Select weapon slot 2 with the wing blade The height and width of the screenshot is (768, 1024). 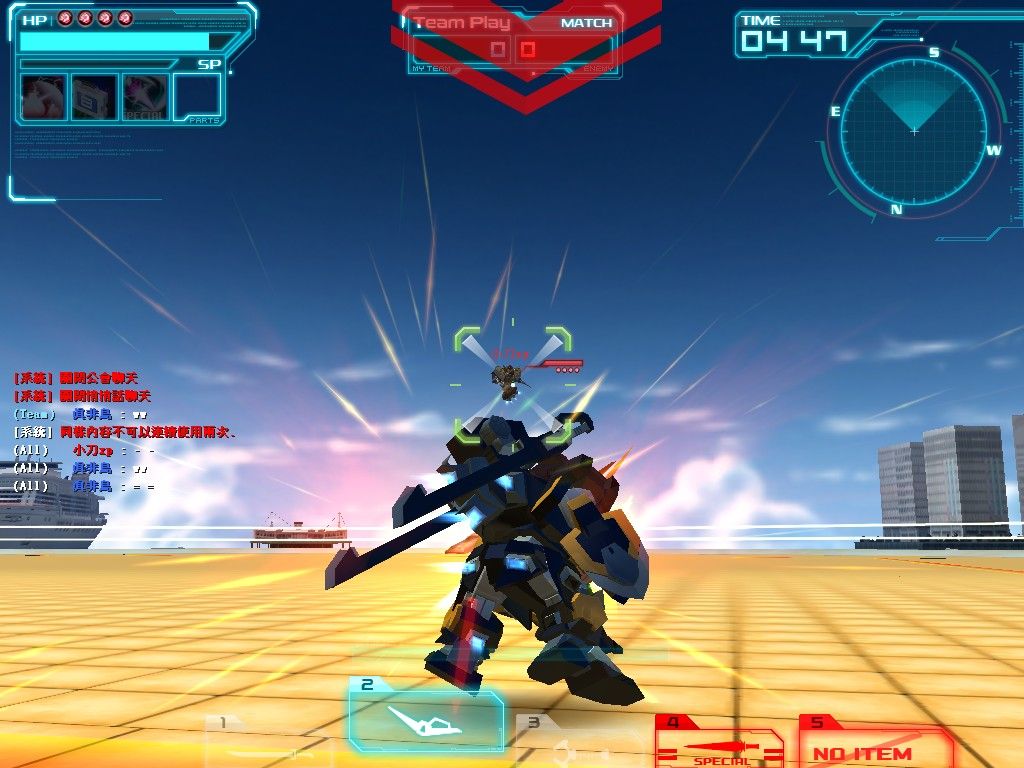(x=425, y=716)
